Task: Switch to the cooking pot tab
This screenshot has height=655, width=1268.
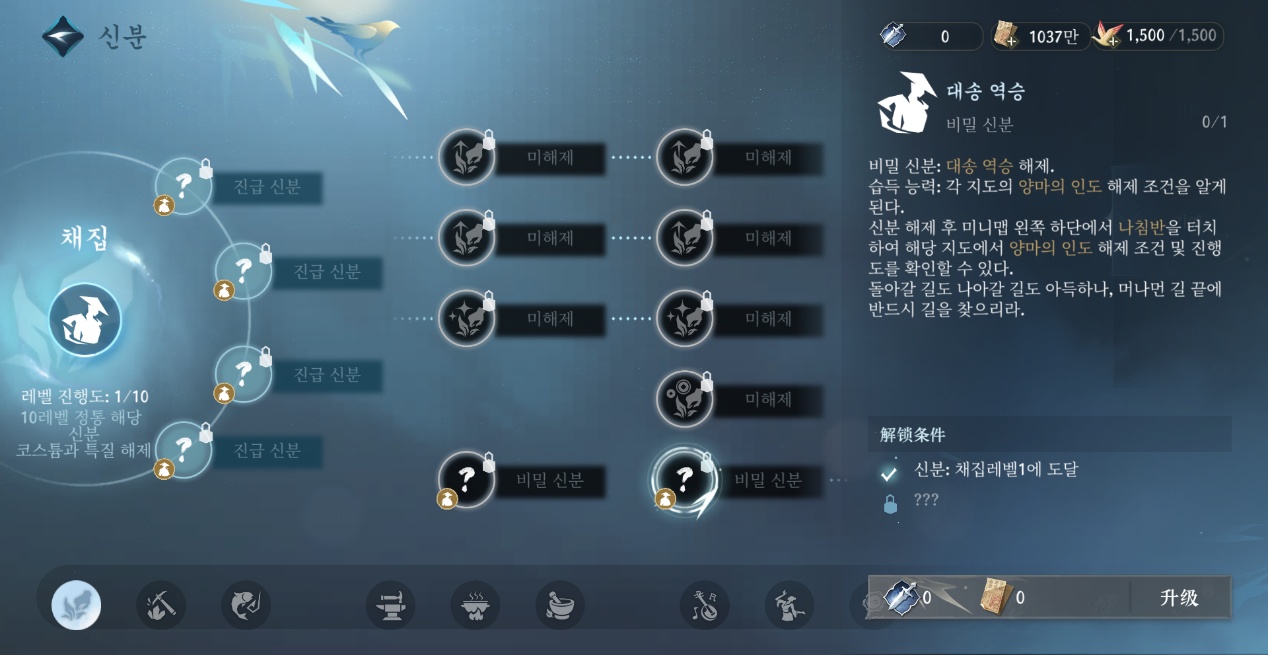Action: (475, 605)
